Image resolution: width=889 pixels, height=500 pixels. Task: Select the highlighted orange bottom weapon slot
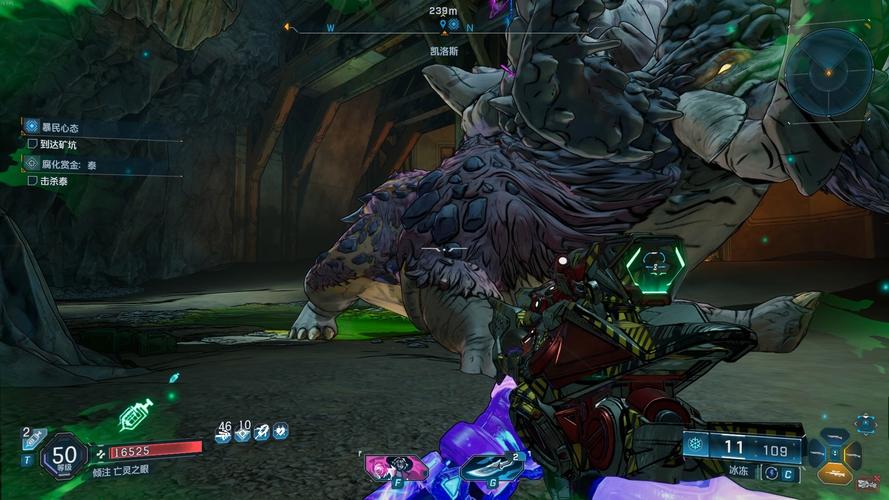click(836, 472)
